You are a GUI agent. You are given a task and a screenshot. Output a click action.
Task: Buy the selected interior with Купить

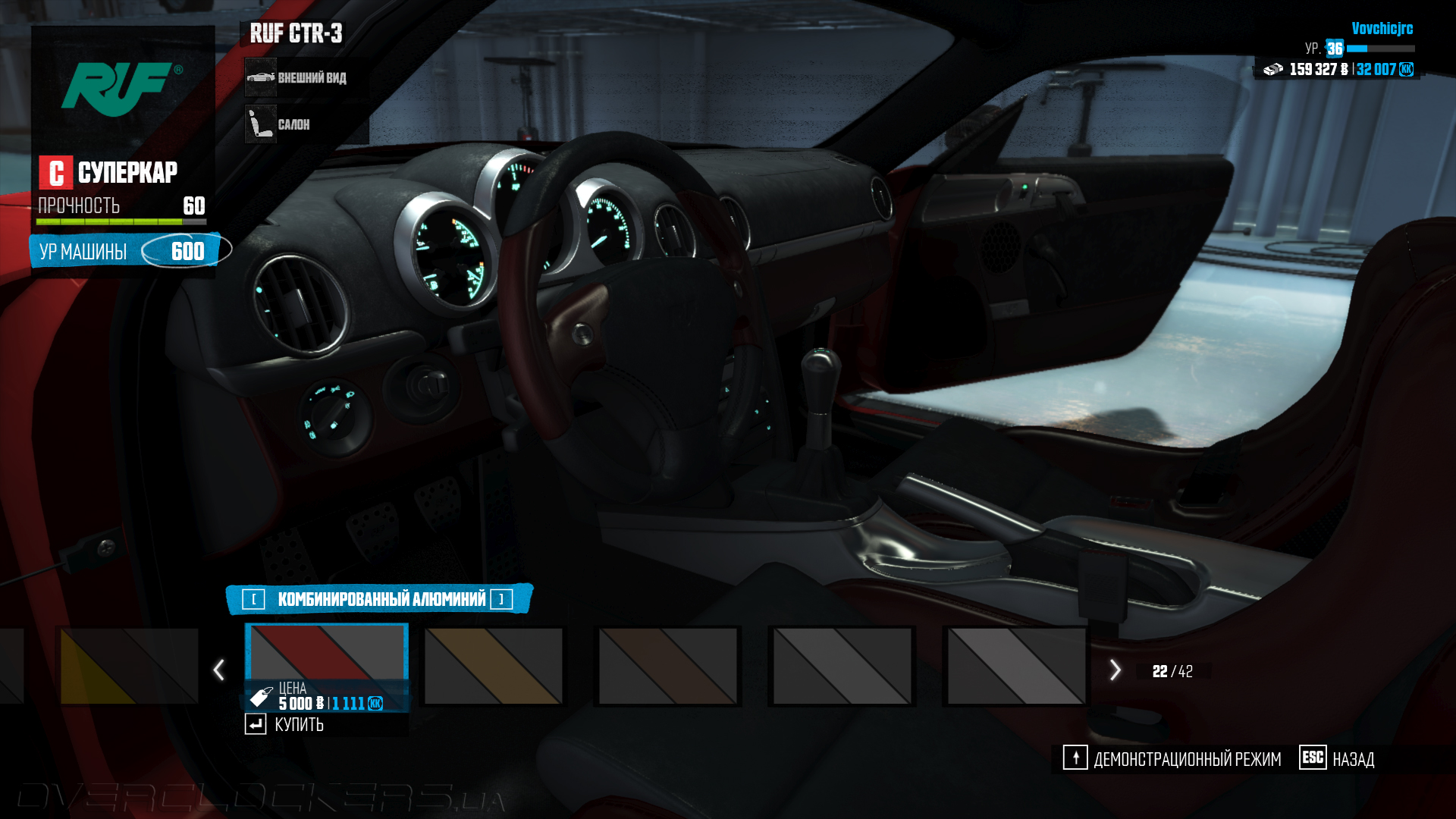click(x=285, y=724)
